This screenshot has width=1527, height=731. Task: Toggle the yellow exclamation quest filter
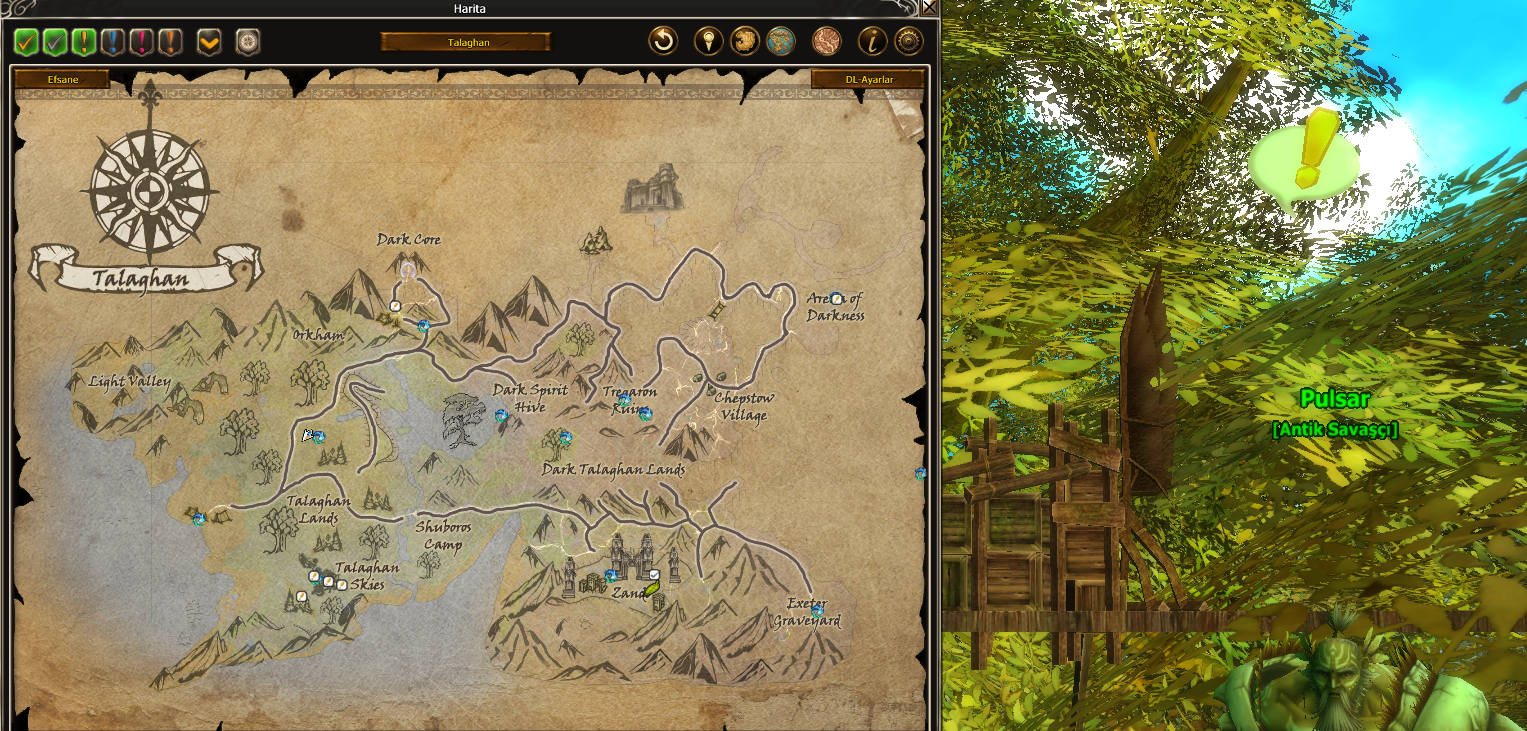84,42
